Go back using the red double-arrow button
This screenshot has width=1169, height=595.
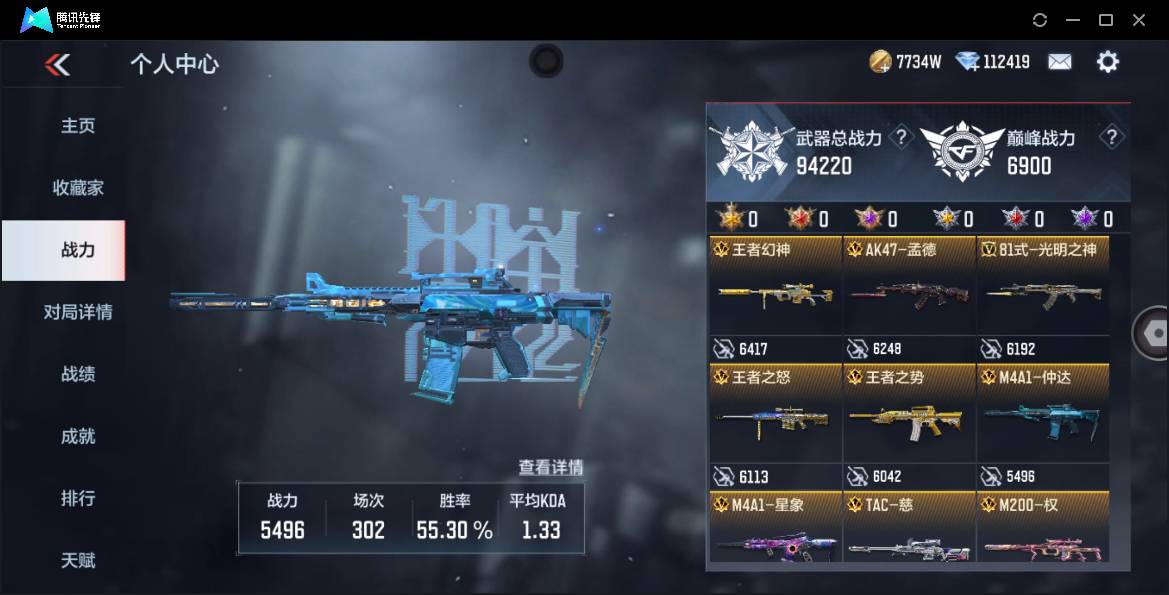[x=58, y=65]
